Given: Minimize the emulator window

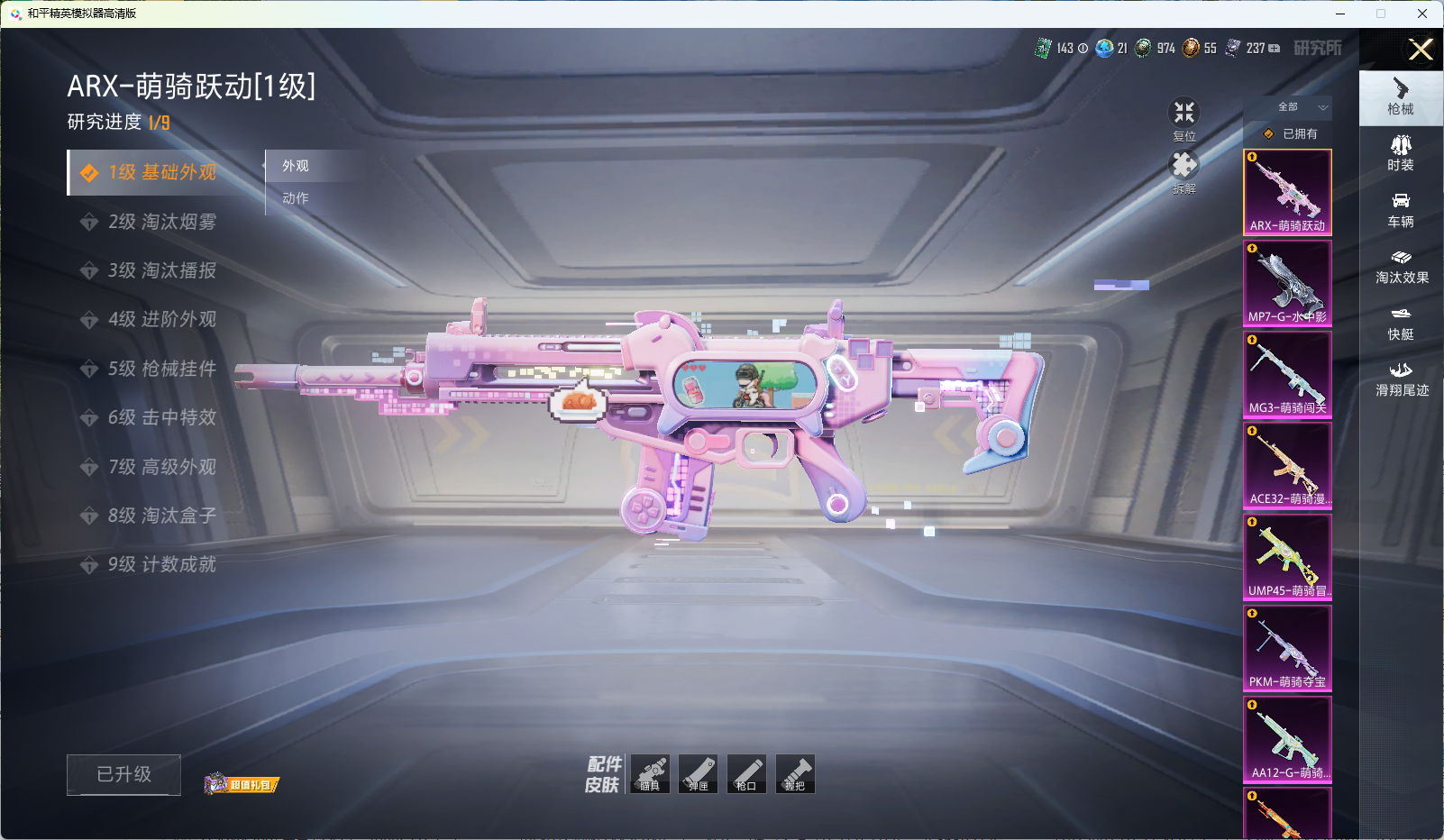Looking at the screenshot, I should tap(1340, 14).
